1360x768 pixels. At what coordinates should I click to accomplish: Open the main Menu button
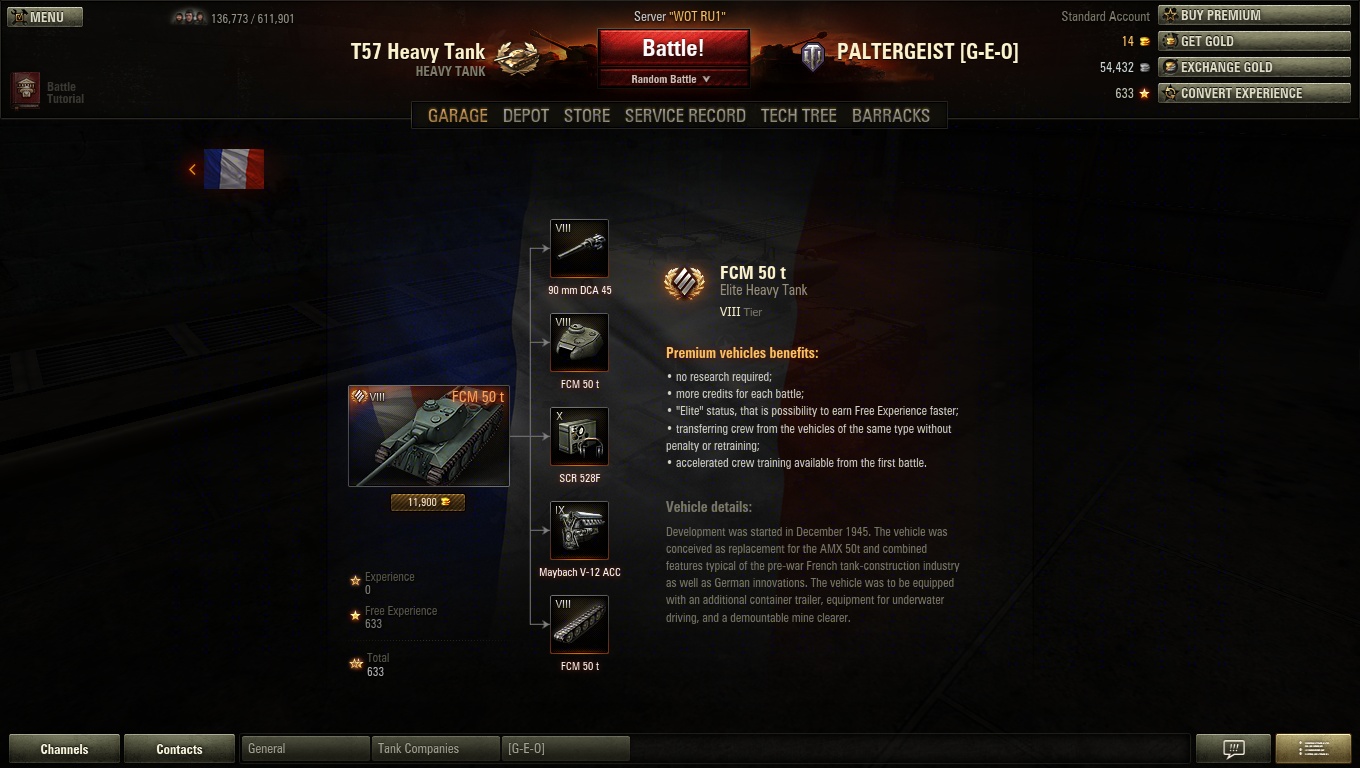point(45,17)
